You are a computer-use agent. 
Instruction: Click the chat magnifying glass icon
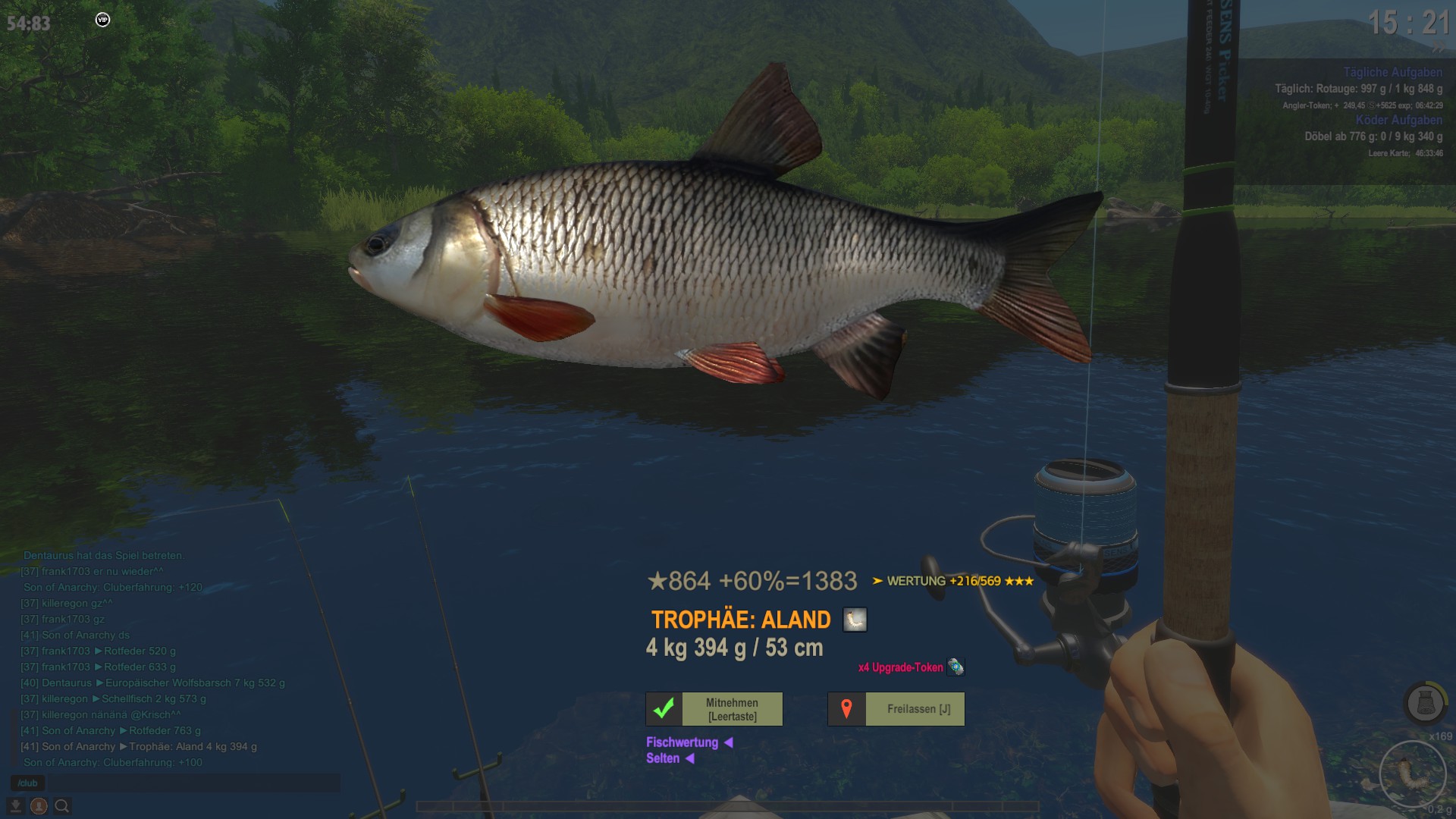pyautogui.click(x=62, y=806)
